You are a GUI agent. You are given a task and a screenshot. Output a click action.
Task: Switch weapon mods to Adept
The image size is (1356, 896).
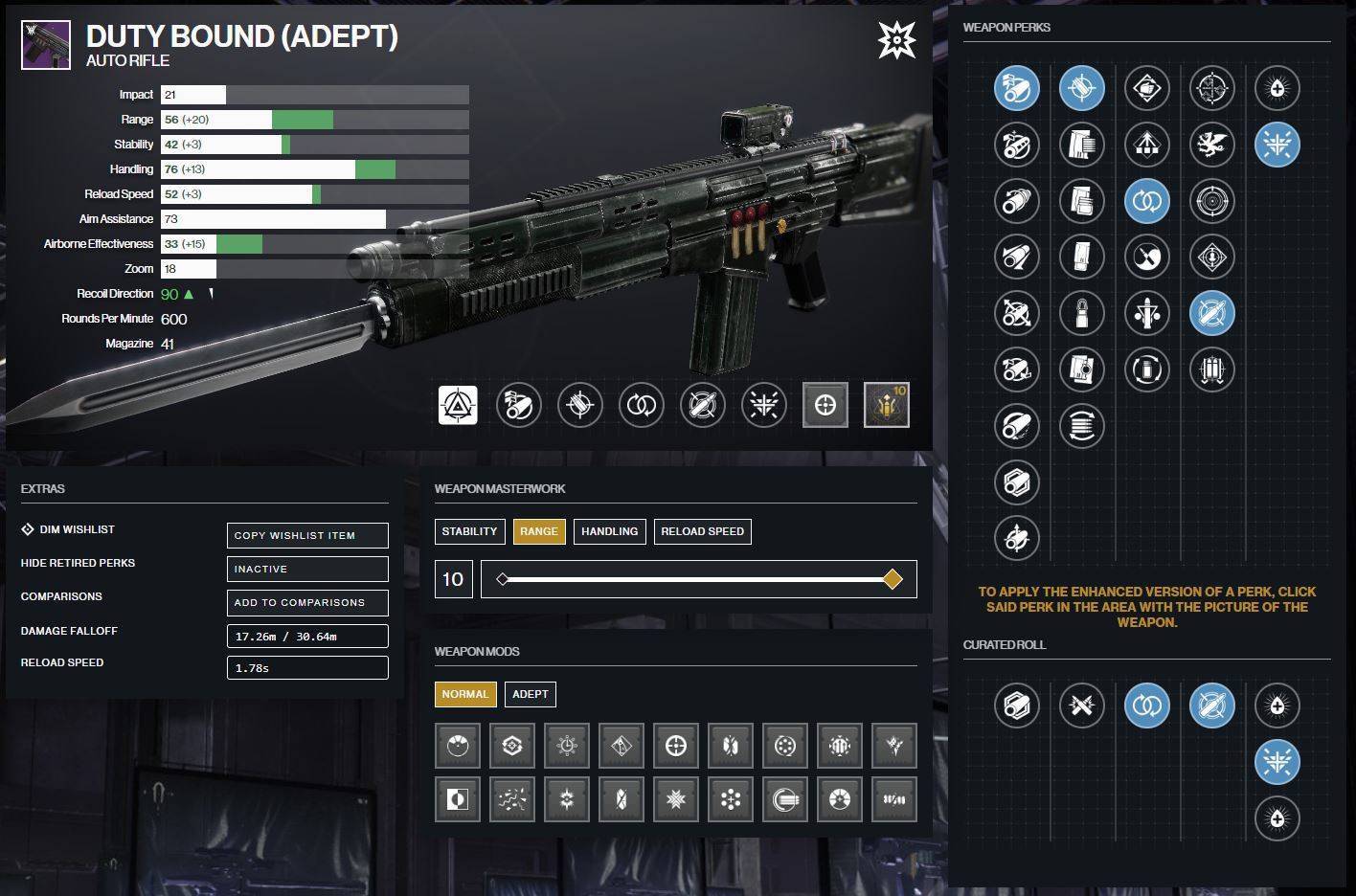(x=531, y=694)
